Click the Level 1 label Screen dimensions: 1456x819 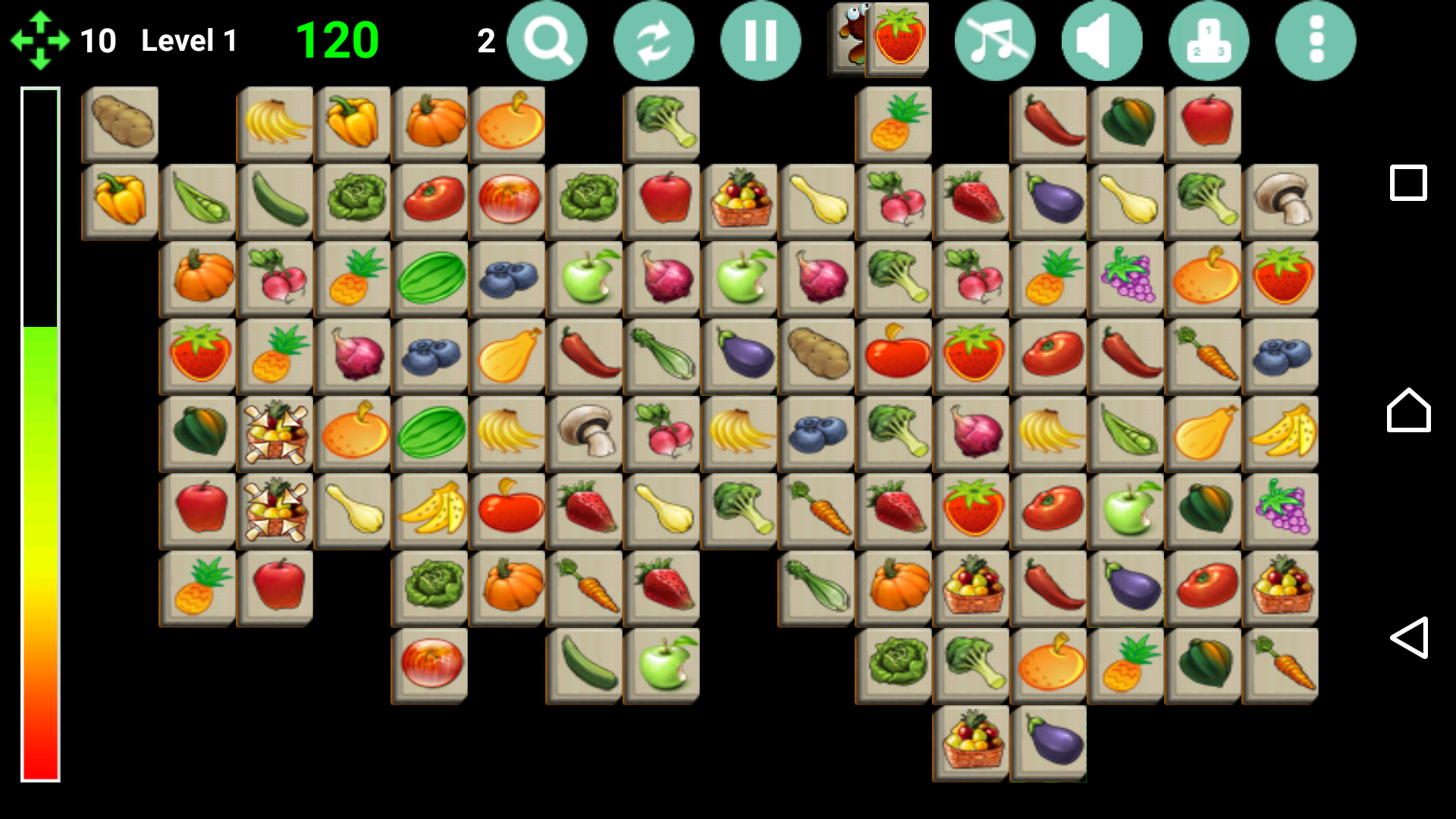(188, 40)
